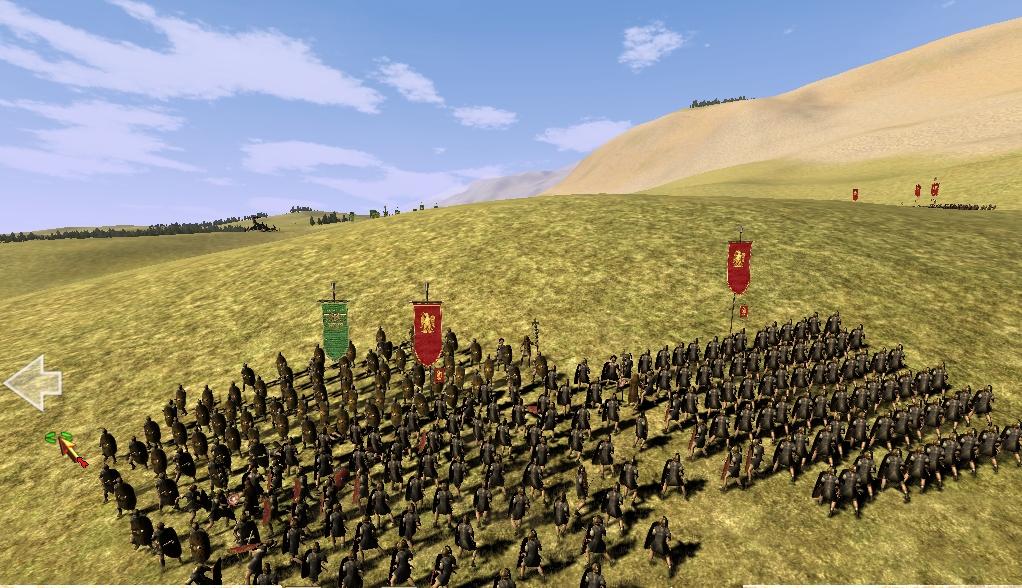Viewport: 1022px width, 588px height.
Task: Click the translucent left camera scroll arrow
Action: 32,383
